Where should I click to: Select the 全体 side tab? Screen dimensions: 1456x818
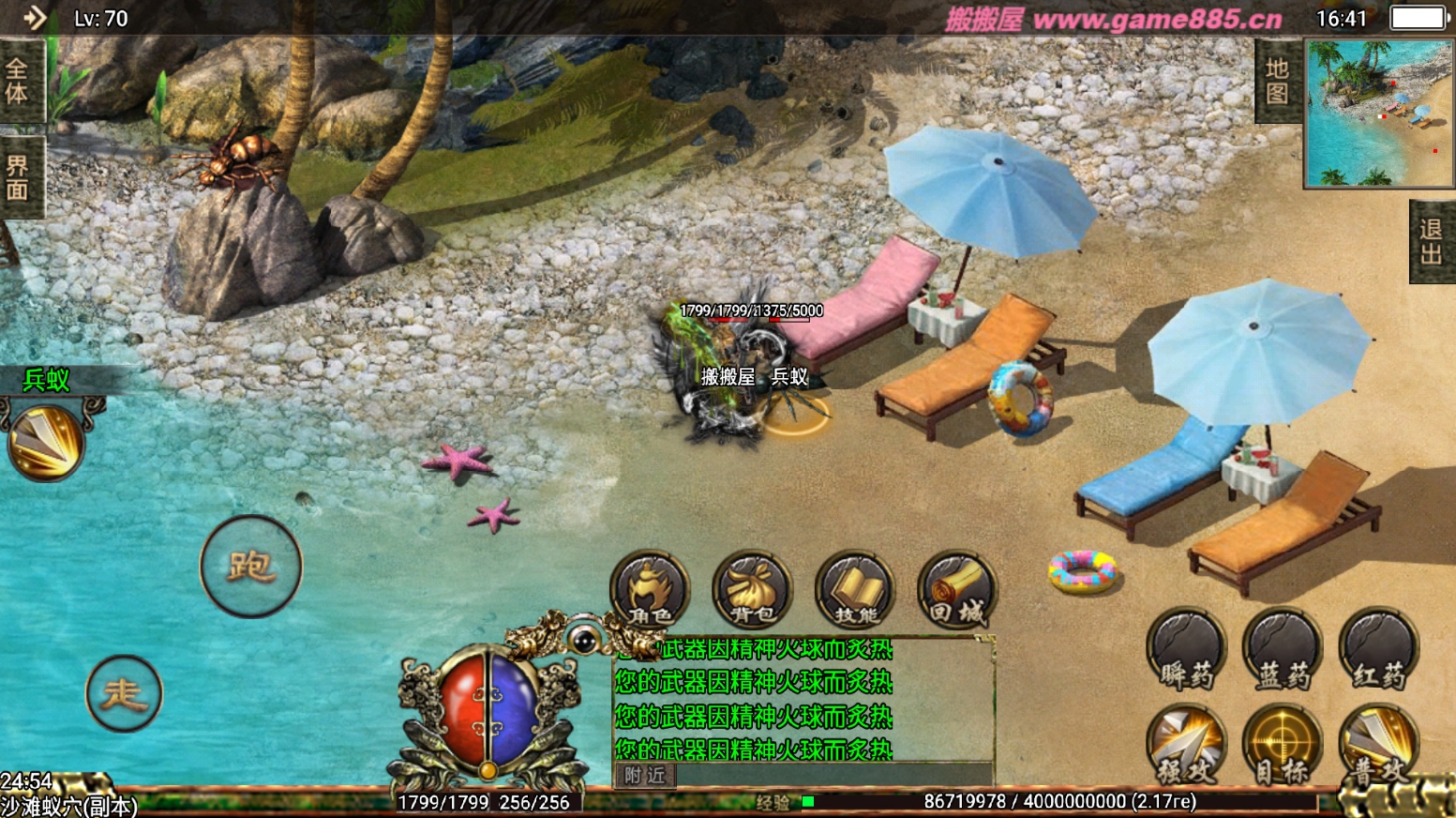pyautogui.click(x=18, y=81)
